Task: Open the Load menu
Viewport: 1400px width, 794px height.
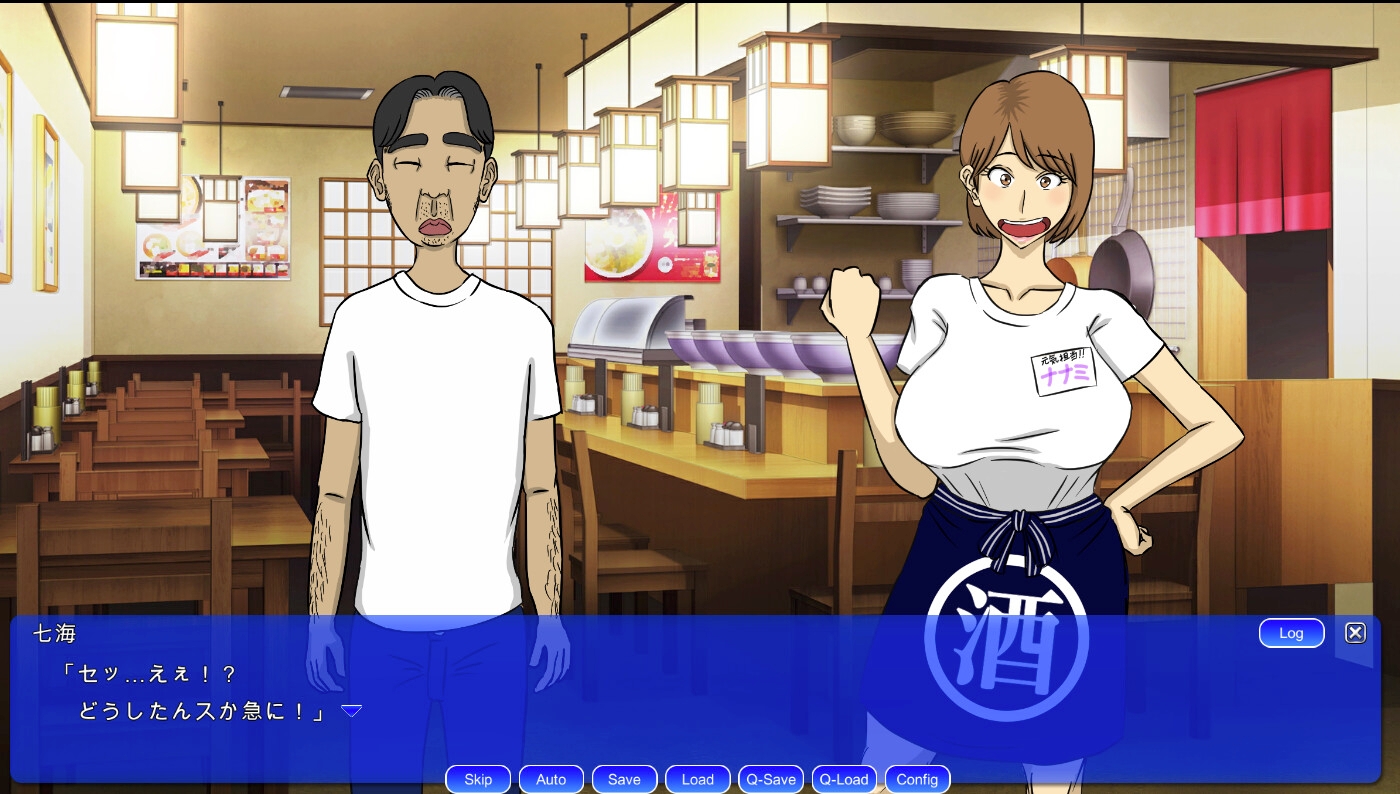Action: click(x=698, y=780)
